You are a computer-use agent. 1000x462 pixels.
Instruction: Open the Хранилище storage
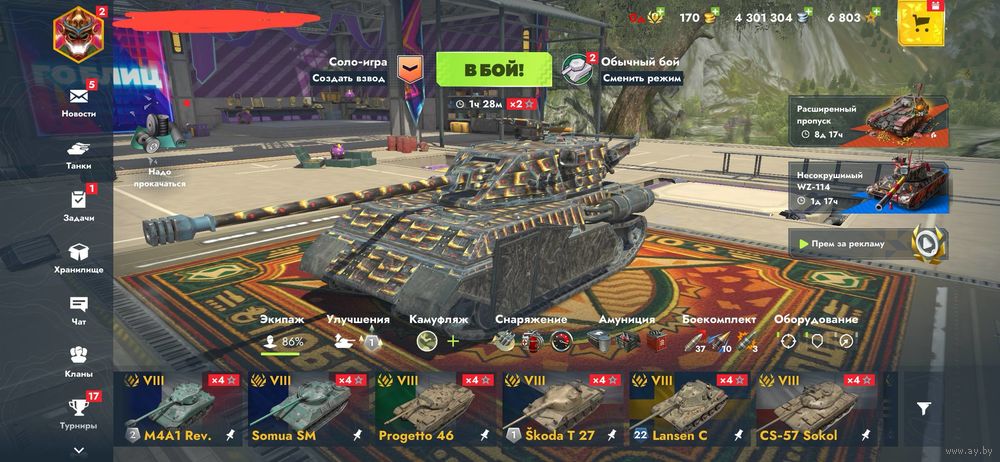click(79, 256)
